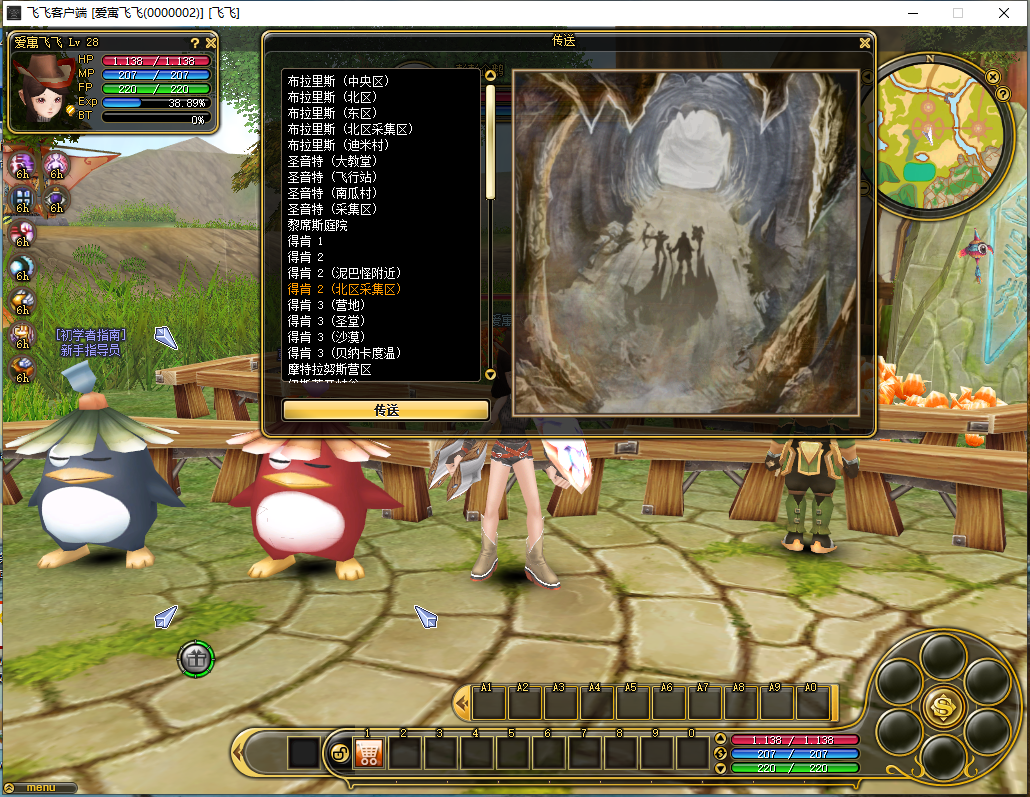1030x797 pixels.
Task: Select 得肯 2 (泥巴怪附近) entry
Action: [344, 273]
